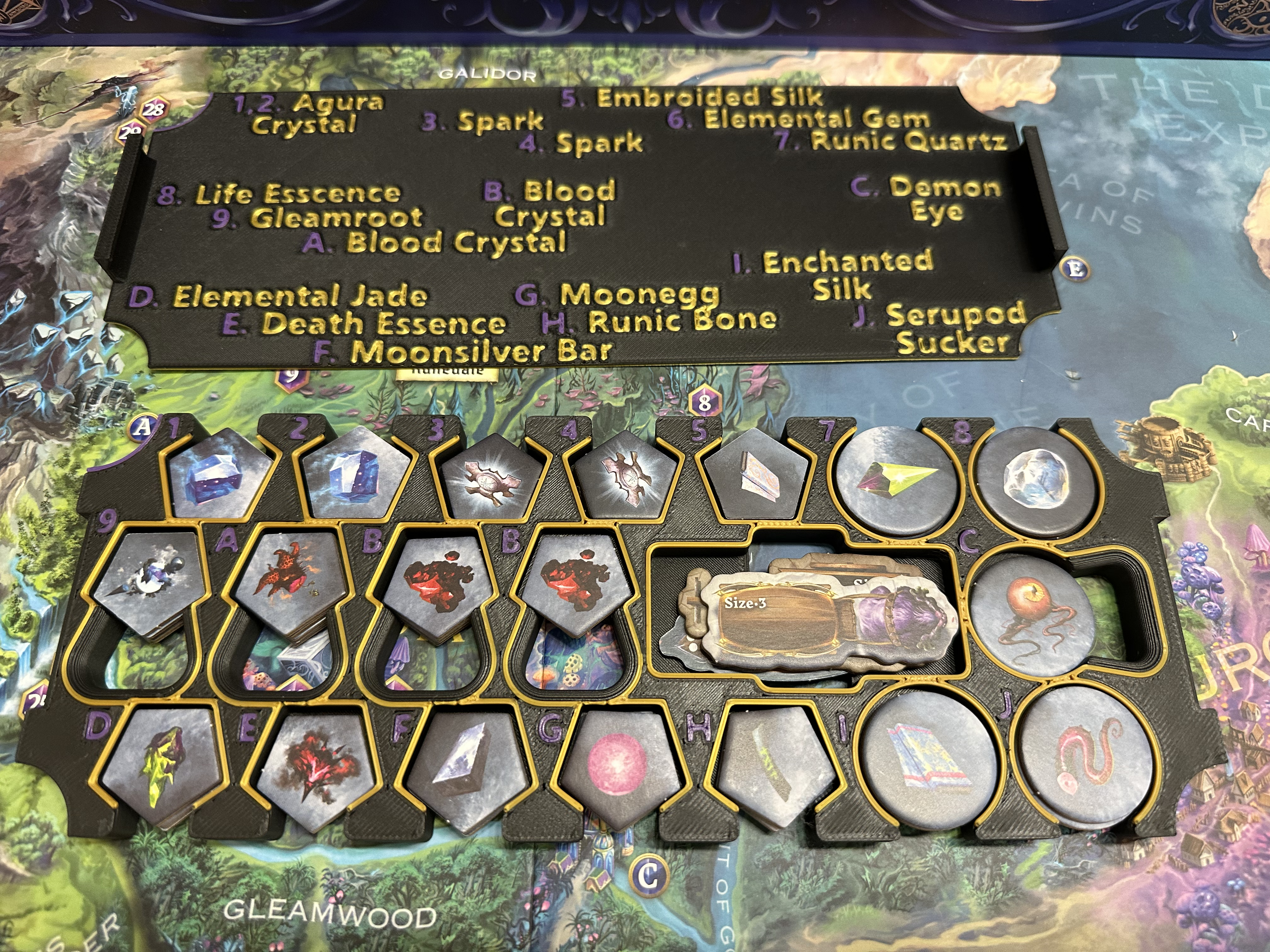Image resolution: width=1270 pixels, height=952 pixels.
Task: Select the Gleamroot token in slot 9
Action: [x=149, y=579]
